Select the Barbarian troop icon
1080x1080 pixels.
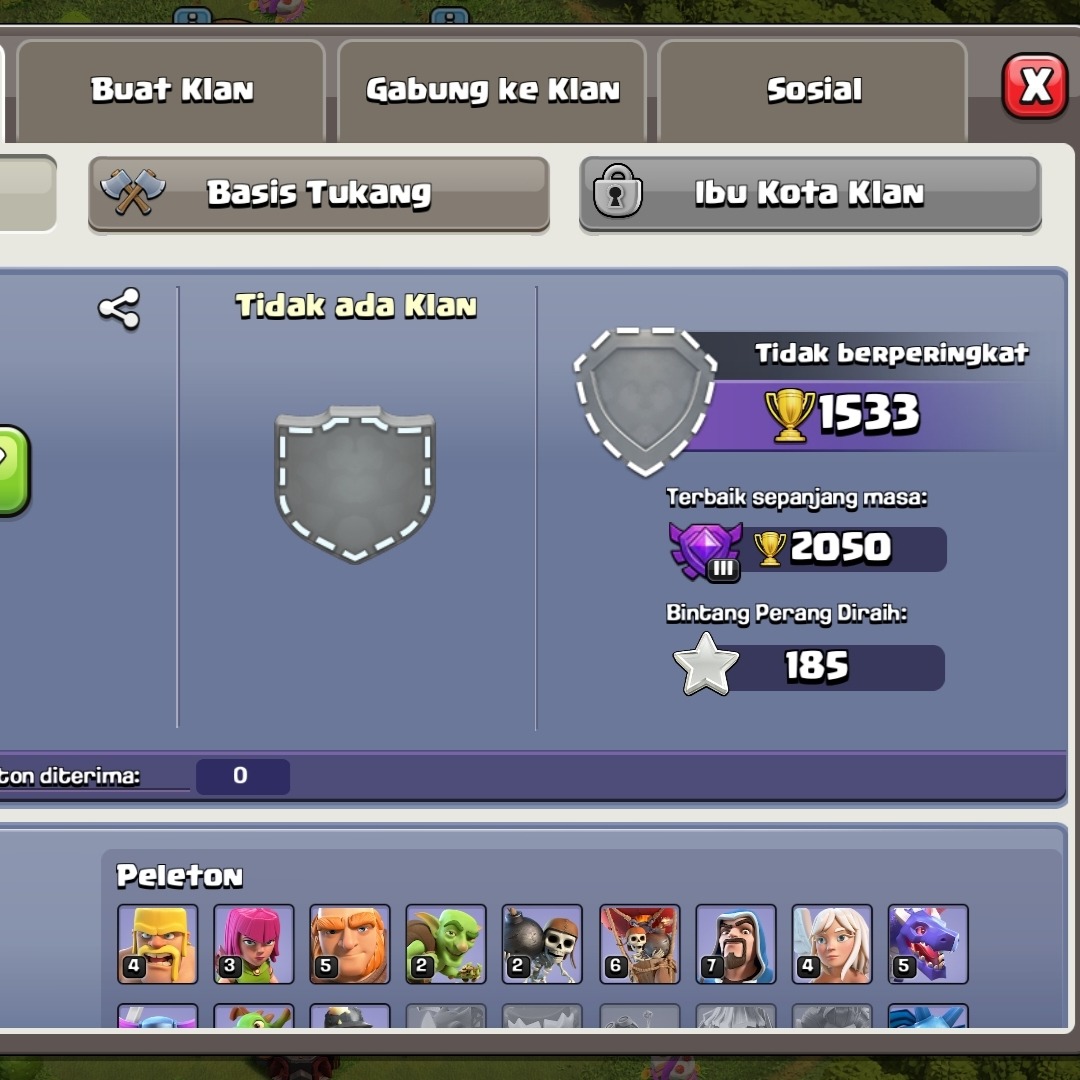click(x=157, y=944)
